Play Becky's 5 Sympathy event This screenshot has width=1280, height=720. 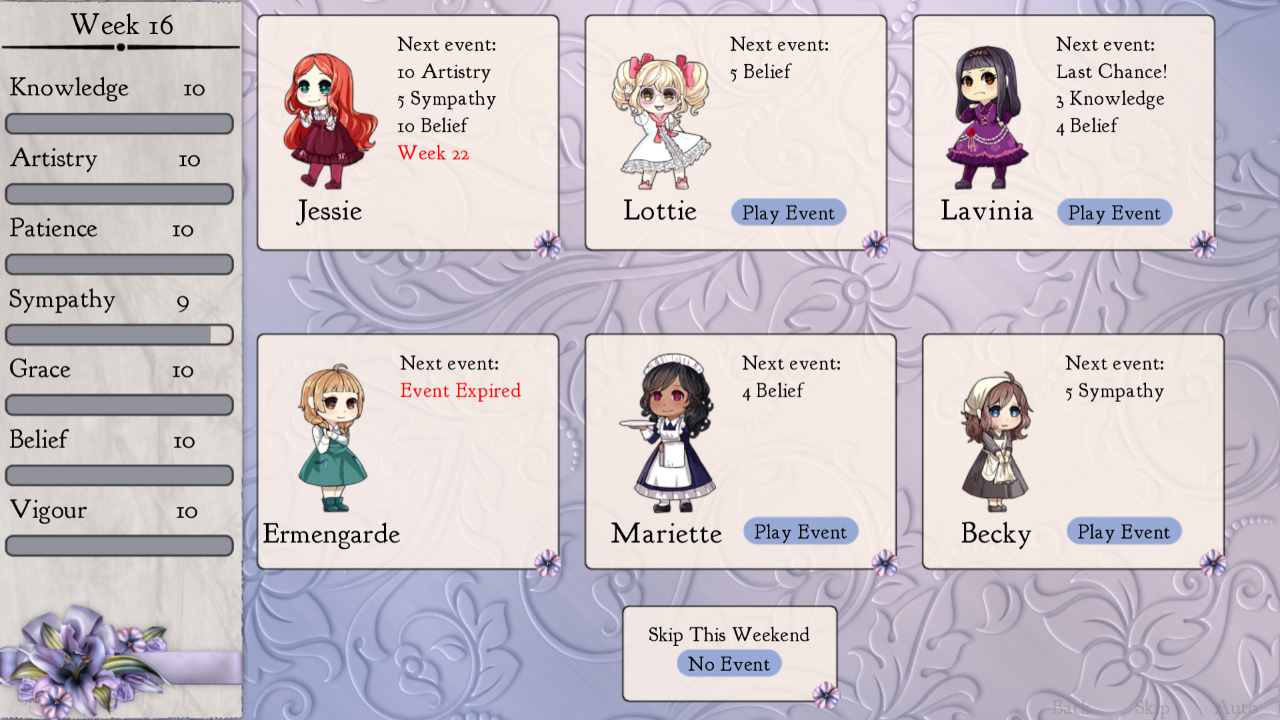1123,531
